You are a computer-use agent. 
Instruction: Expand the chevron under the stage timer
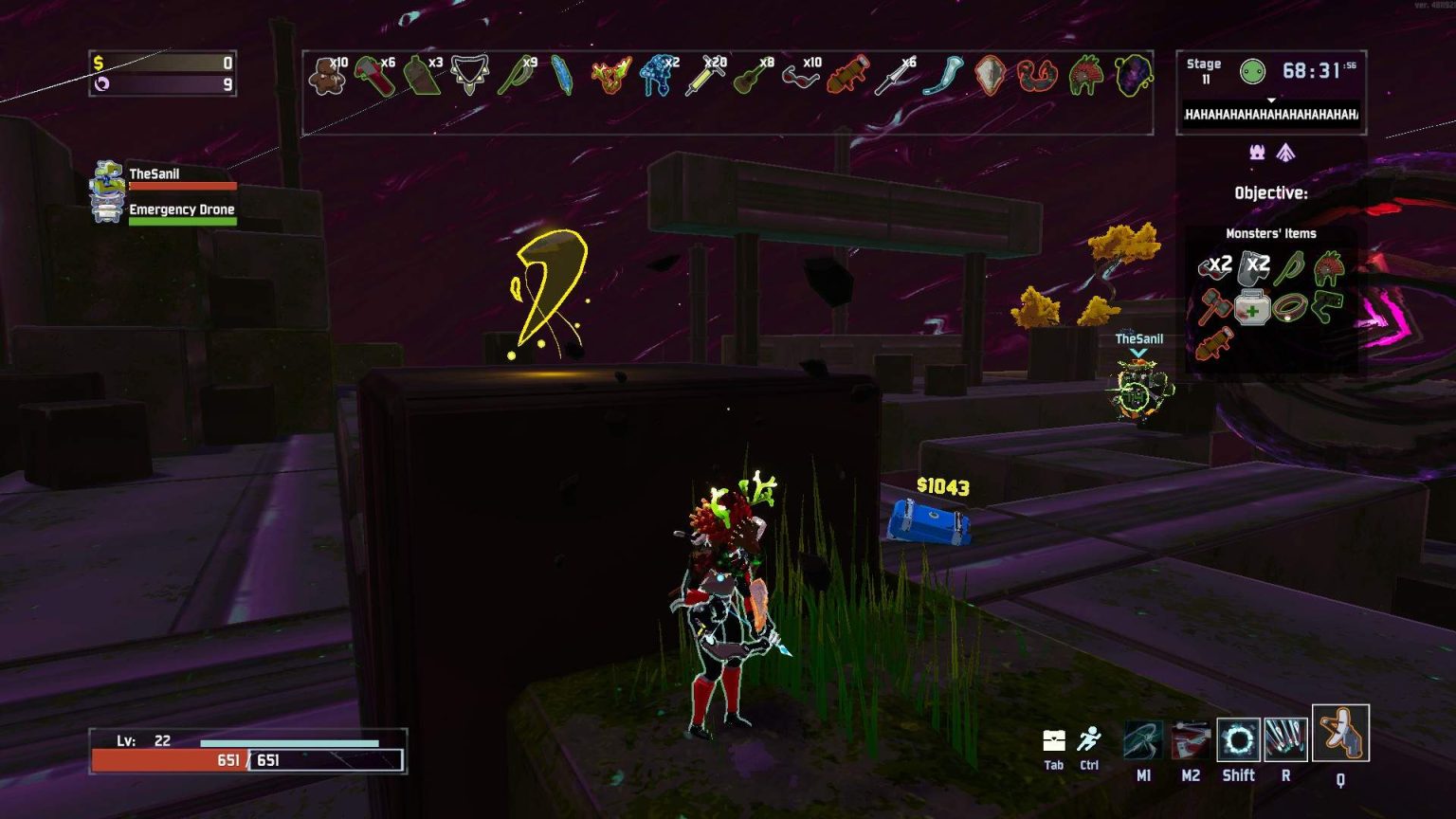(1270, 101)
